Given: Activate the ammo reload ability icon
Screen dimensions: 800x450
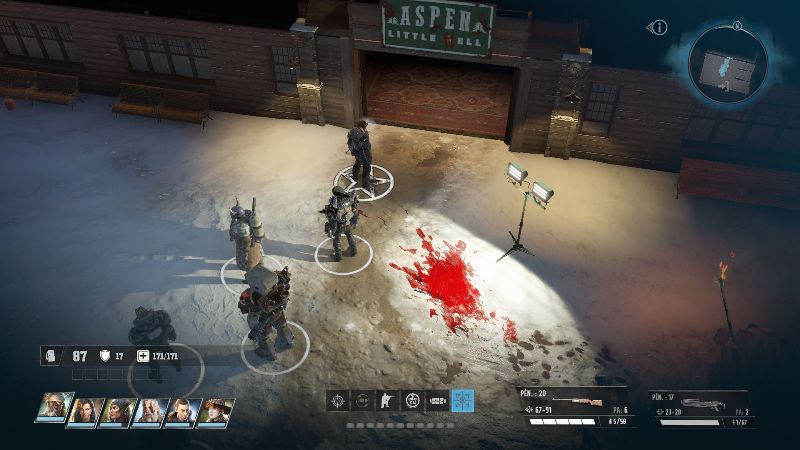Looking at the screenshot, I should tap(437, 401).
